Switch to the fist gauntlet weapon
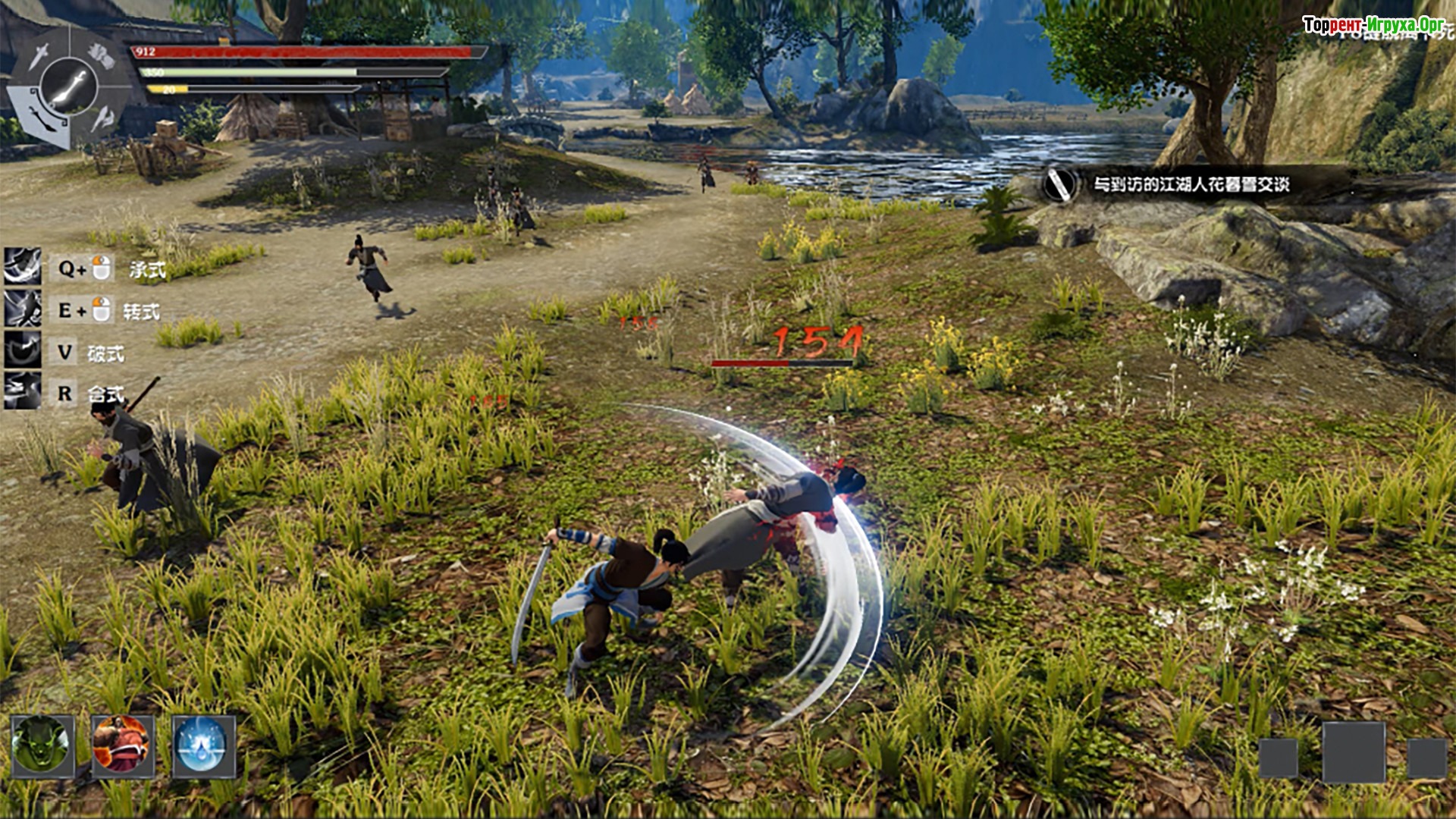Screen dimensions: 1456x819 [x=101, y=55]
